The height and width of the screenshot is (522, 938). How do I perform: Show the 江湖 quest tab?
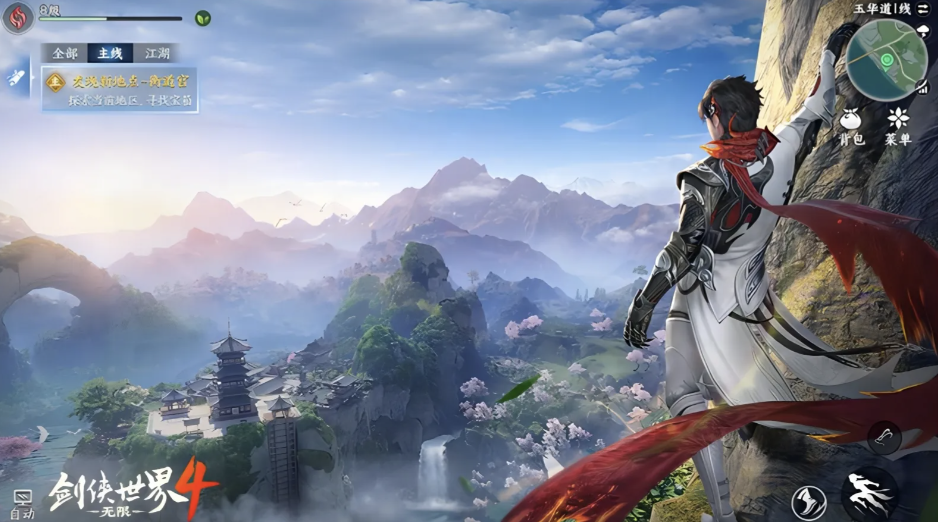point(157,53)
